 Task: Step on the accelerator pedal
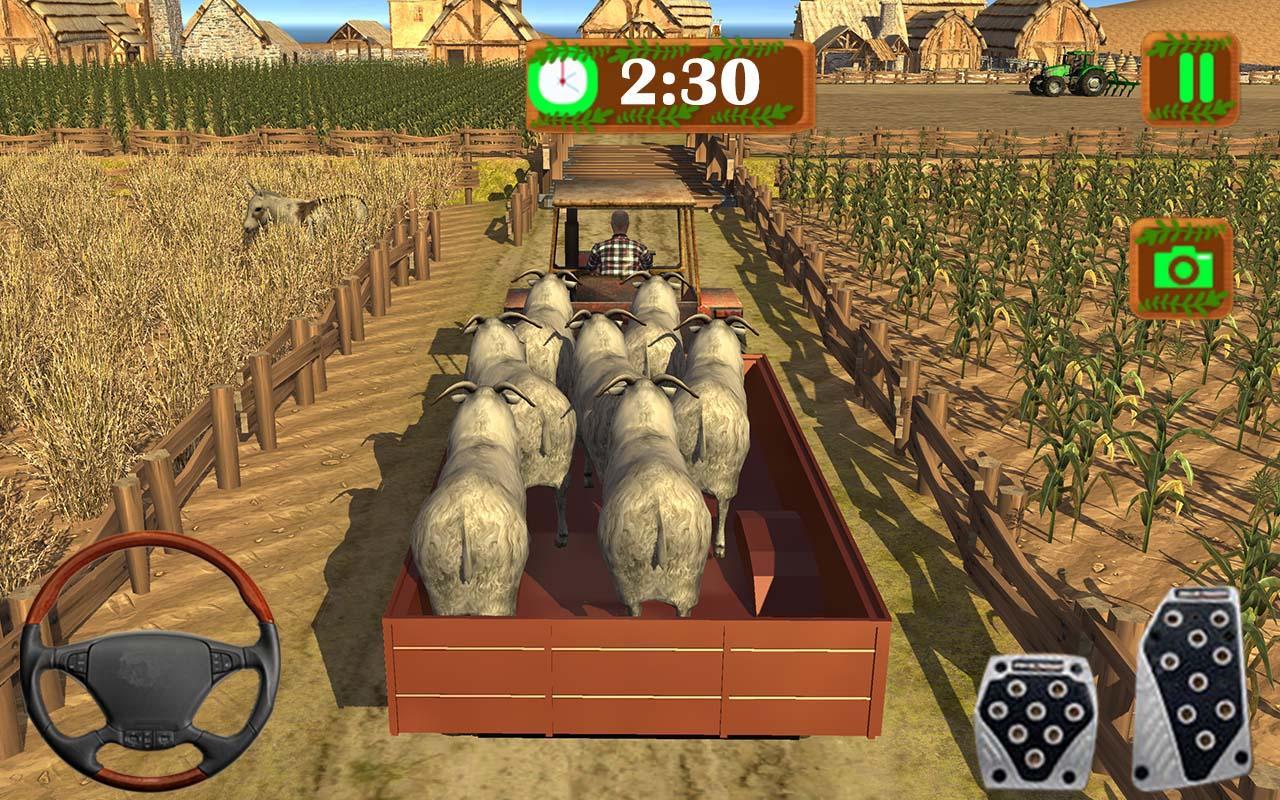point(1193,688)
